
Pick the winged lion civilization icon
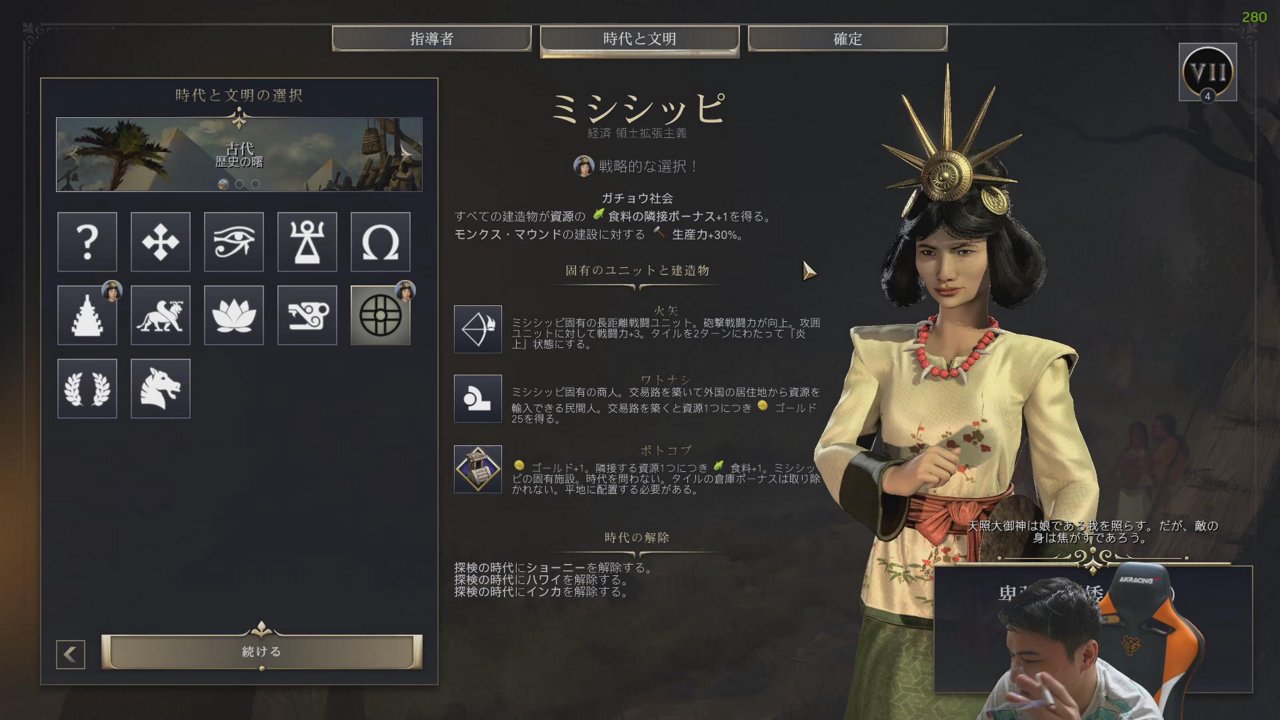[160, 315]
